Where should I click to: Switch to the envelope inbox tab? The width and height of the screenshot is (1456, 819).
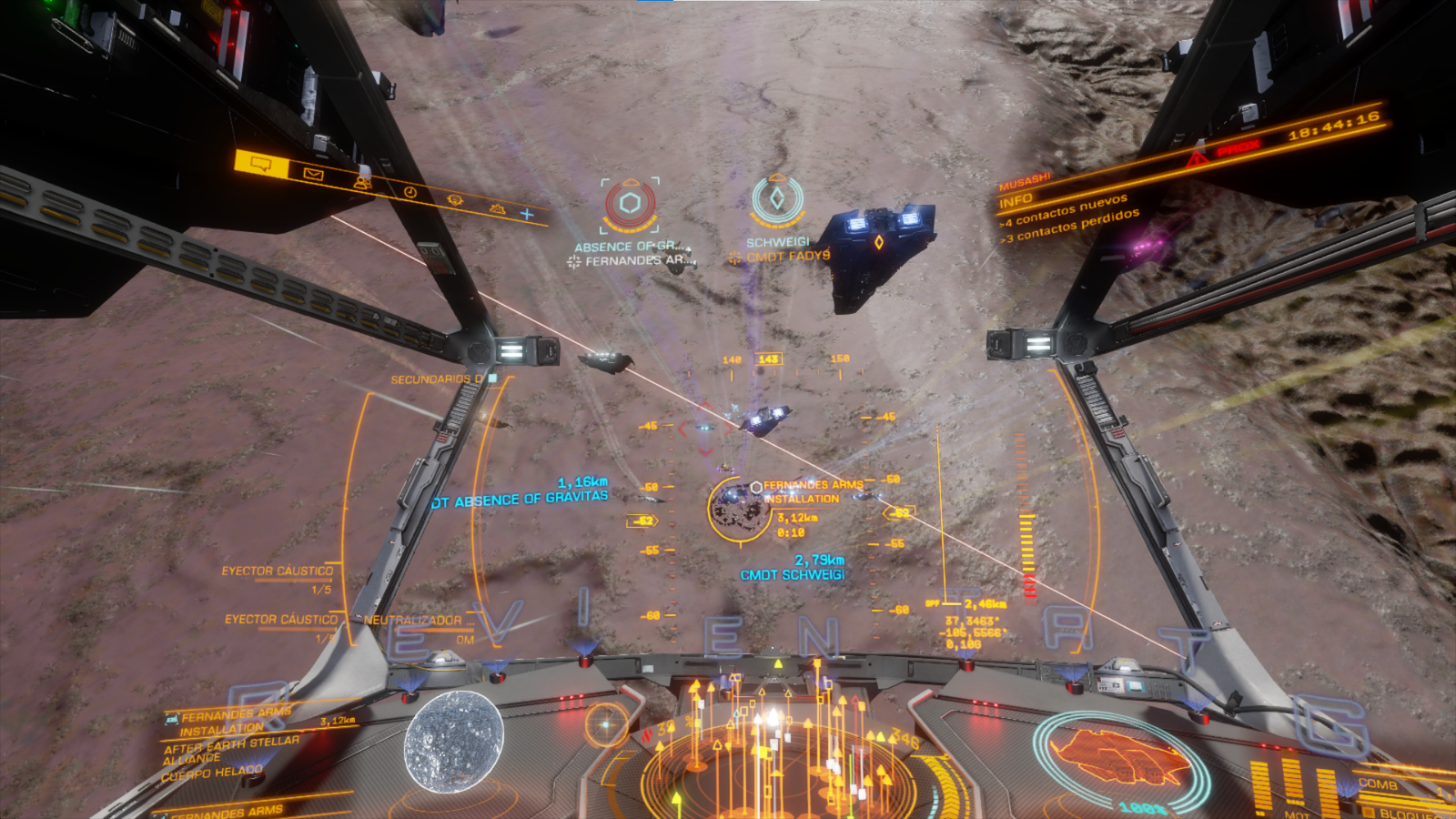(313, 174)
